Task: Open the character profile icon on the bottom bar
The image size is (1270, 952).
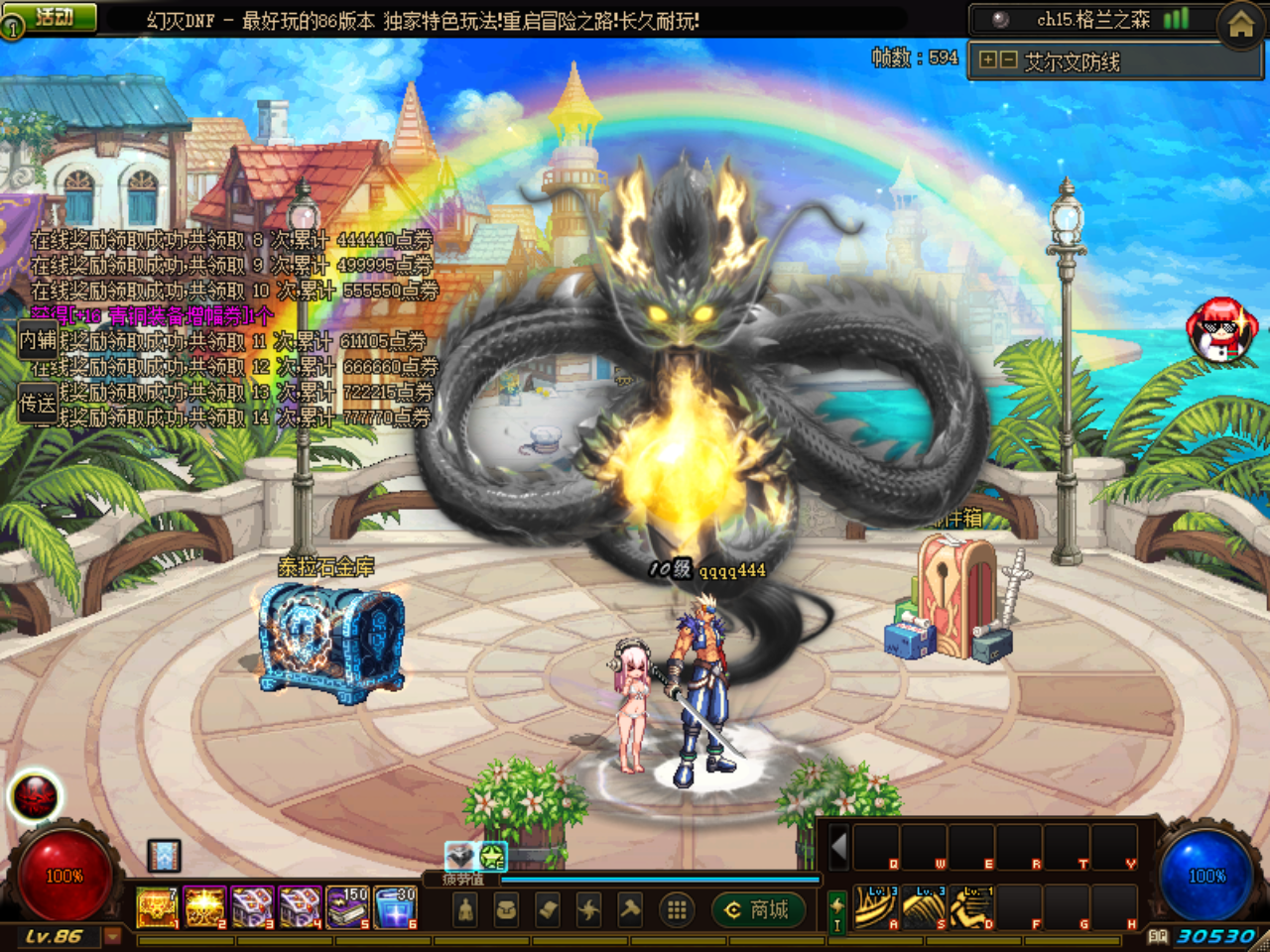Action: click(463, 909)
